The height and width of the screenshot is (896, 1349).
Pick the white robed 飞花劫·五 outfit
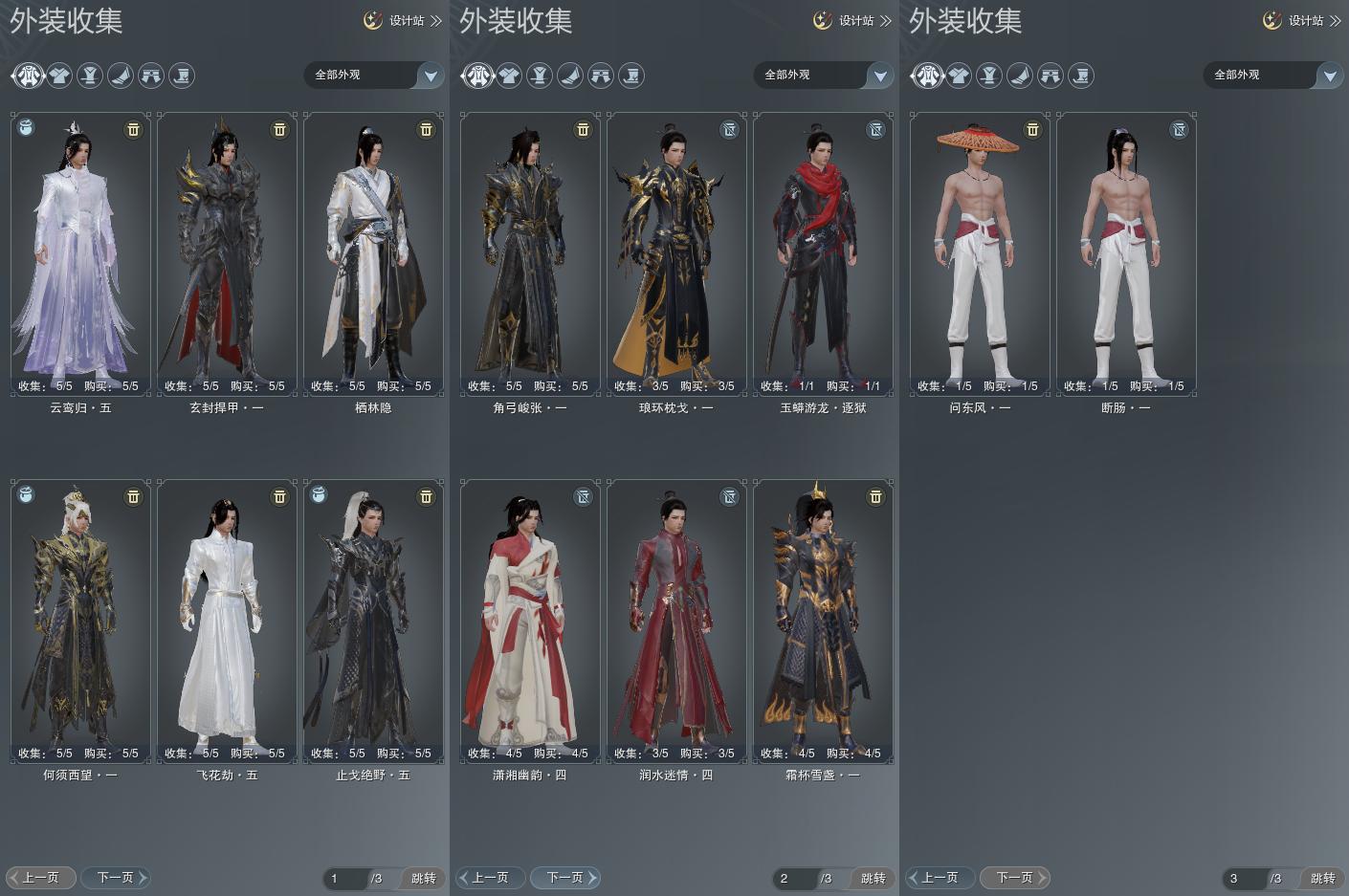[x=227, y=621]
